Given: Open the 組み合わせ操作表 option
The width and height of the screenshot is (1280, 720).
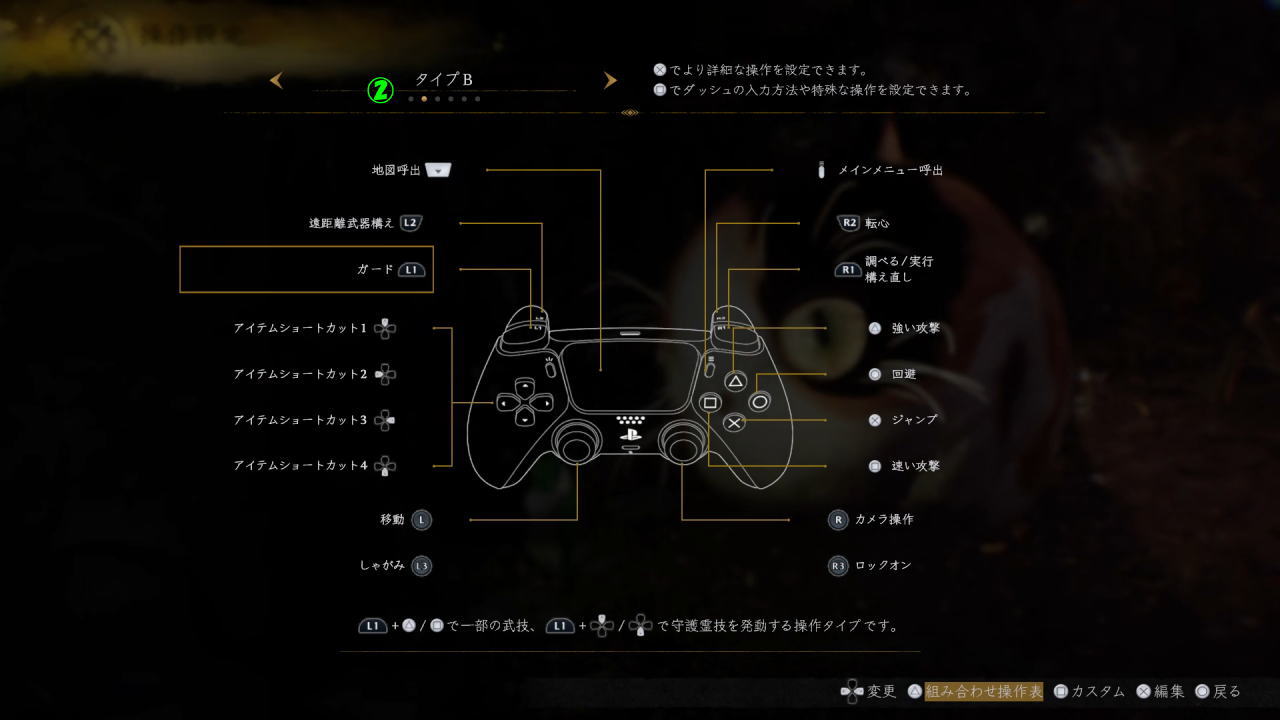Looking at the screenshot, I should tap(984, 691).
